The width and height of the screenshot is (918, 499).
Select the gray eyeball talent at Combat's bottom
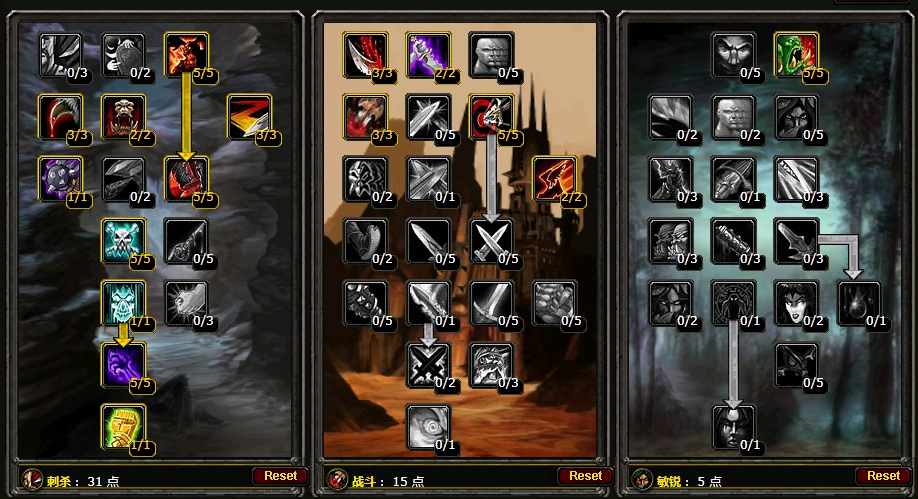427,426
